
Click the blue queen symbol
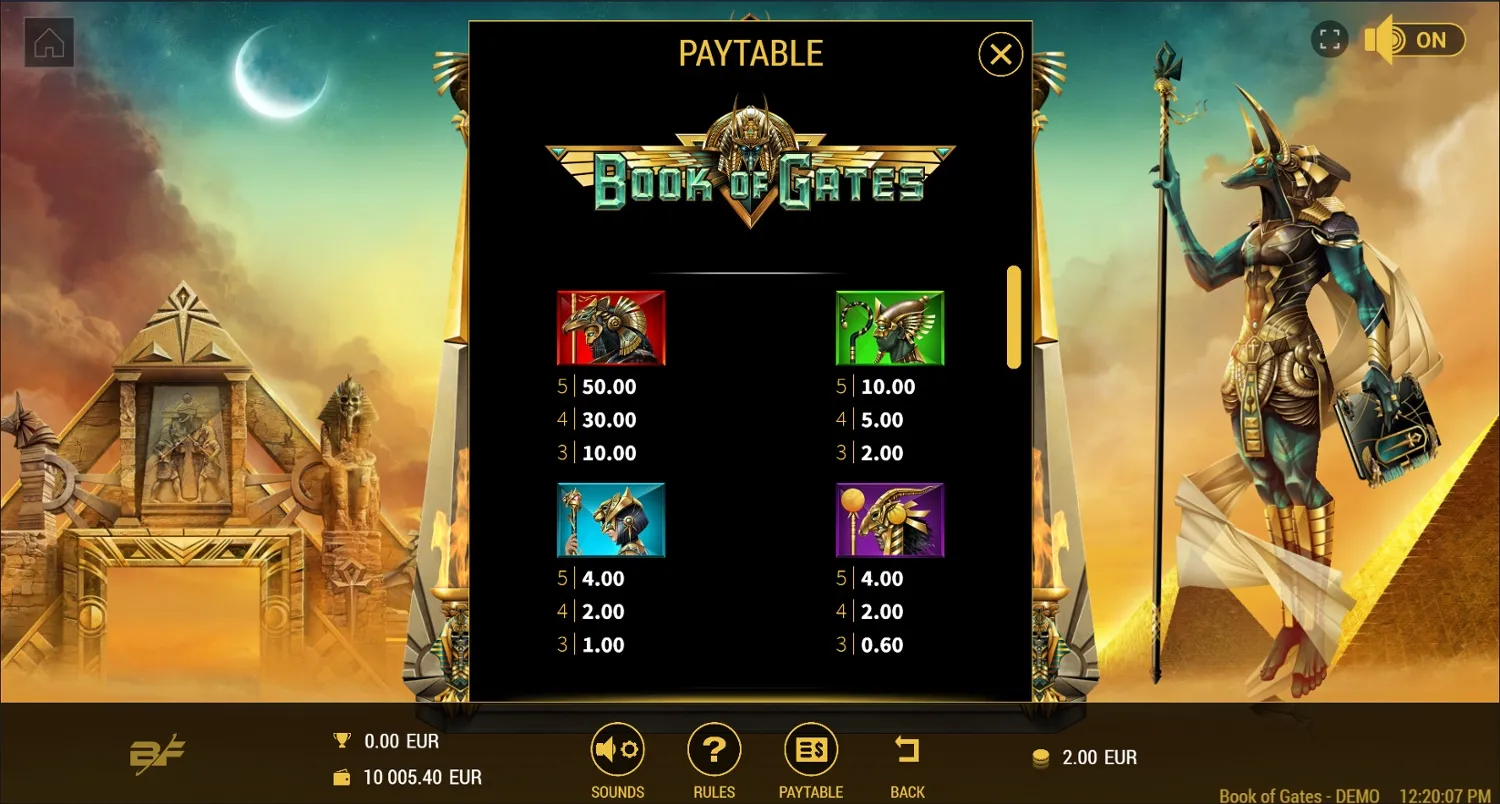click(610, 519)
